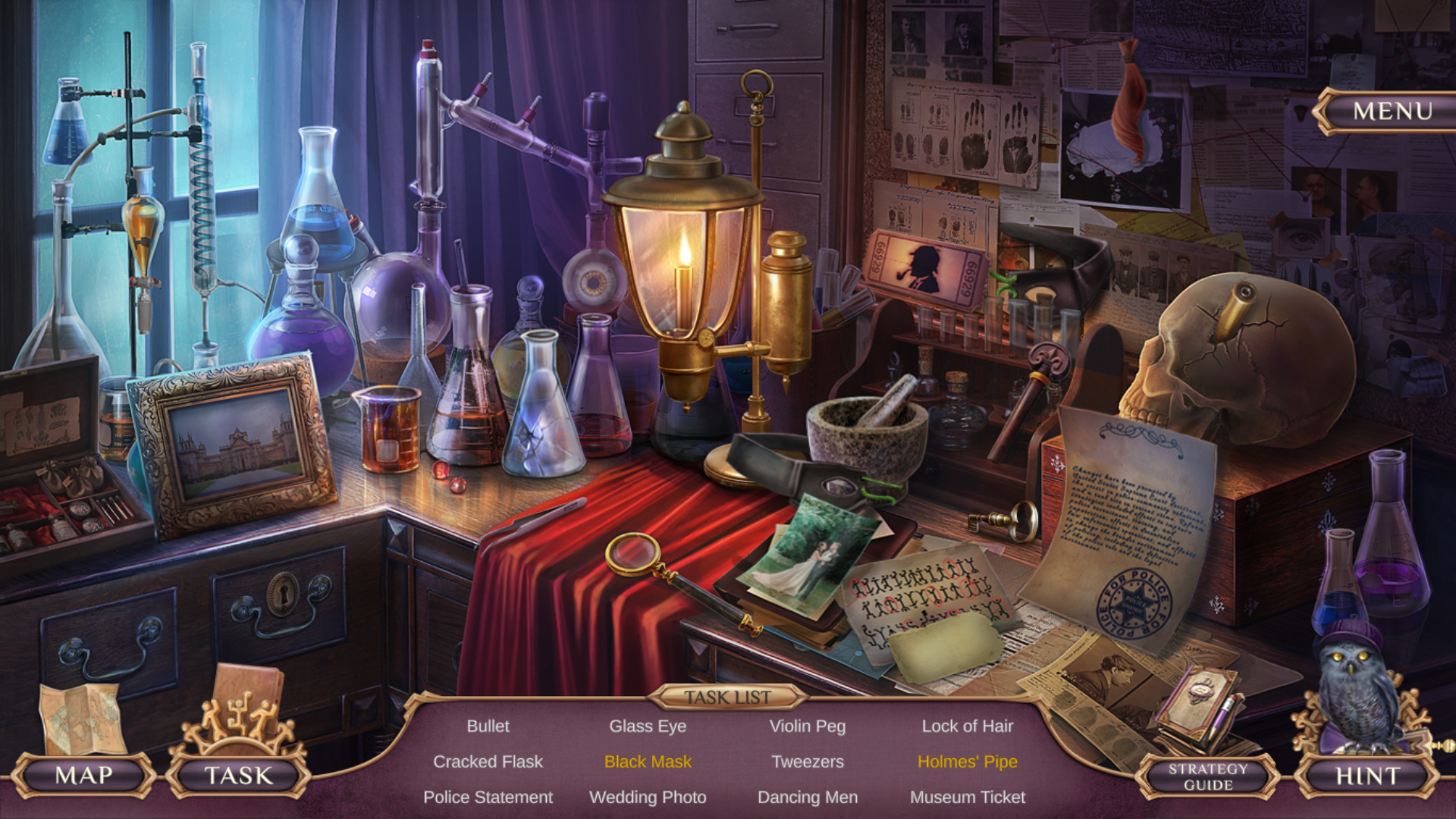This screenshot has width=1456, height=819.
Task: Select "Violin Peg" in the list
Action: pos(807,726)
